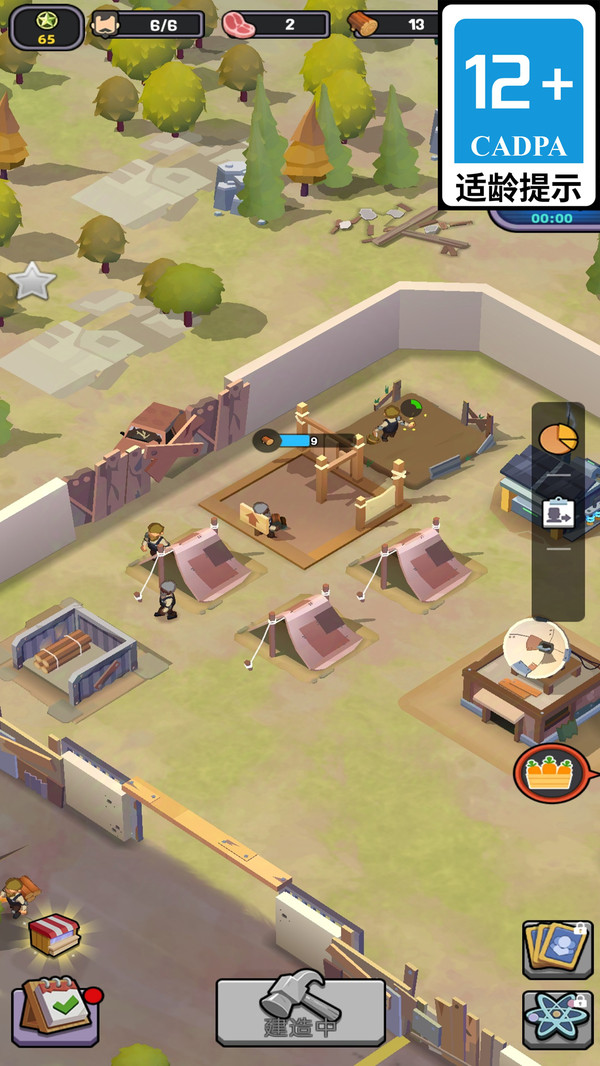Open the daily tasks calendar icon
The width and height of the screenshot is (600, 1066).
57,1009
